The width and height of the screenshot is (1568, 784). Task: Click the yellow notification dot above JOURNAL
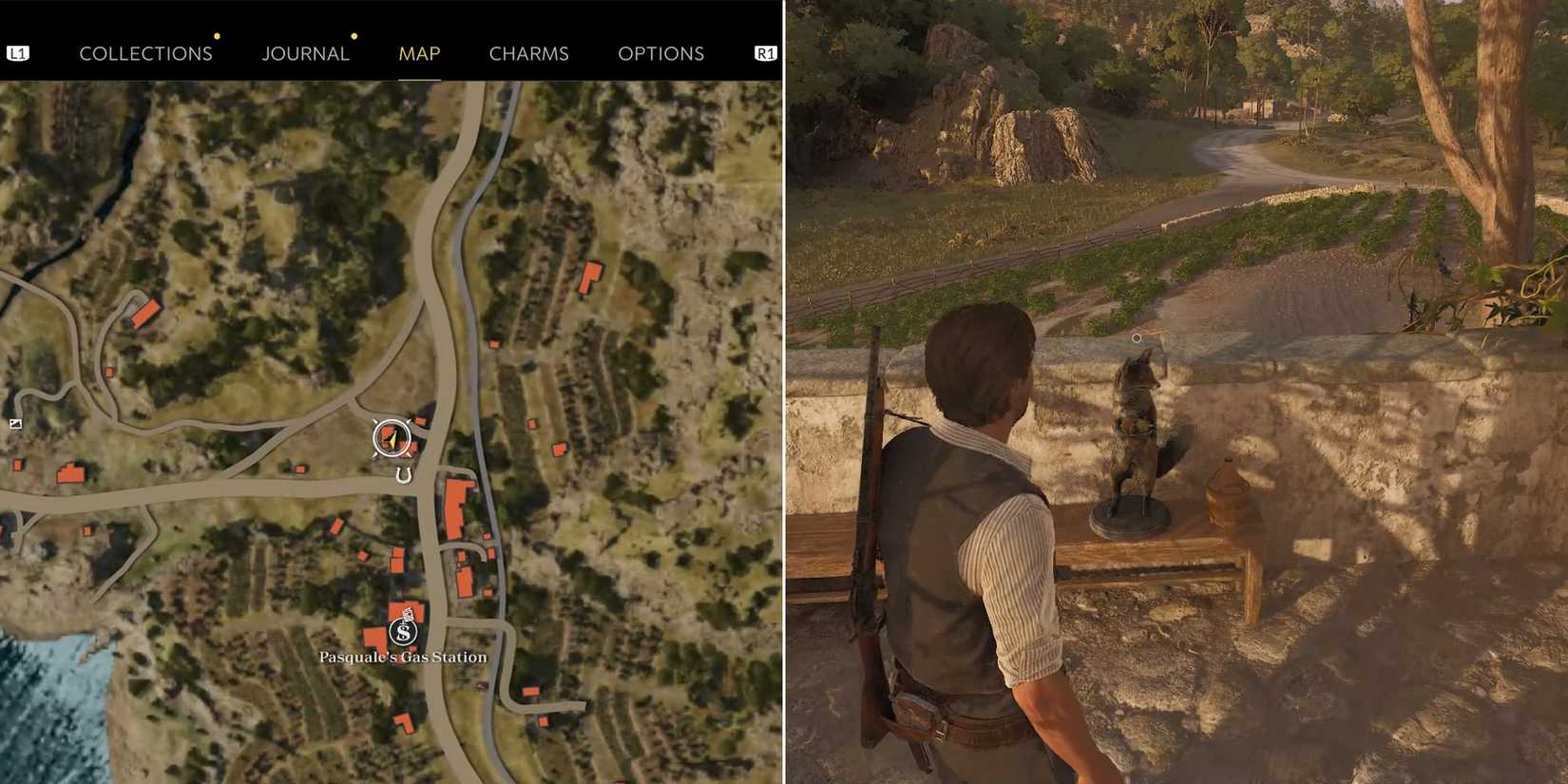pos(354,37)
